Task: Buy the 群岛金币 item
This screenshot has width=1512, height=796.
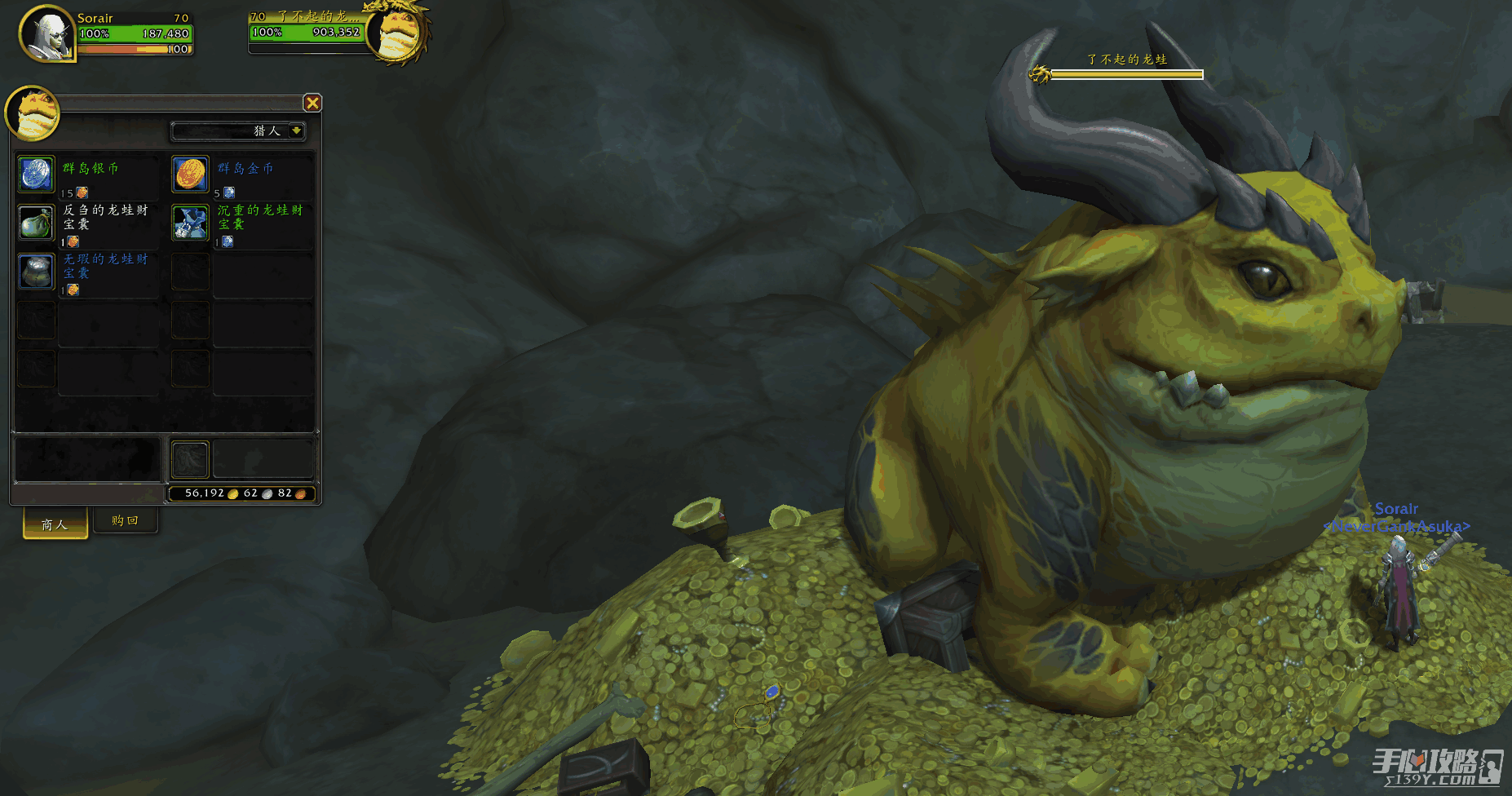Action: tap(191, 174)
